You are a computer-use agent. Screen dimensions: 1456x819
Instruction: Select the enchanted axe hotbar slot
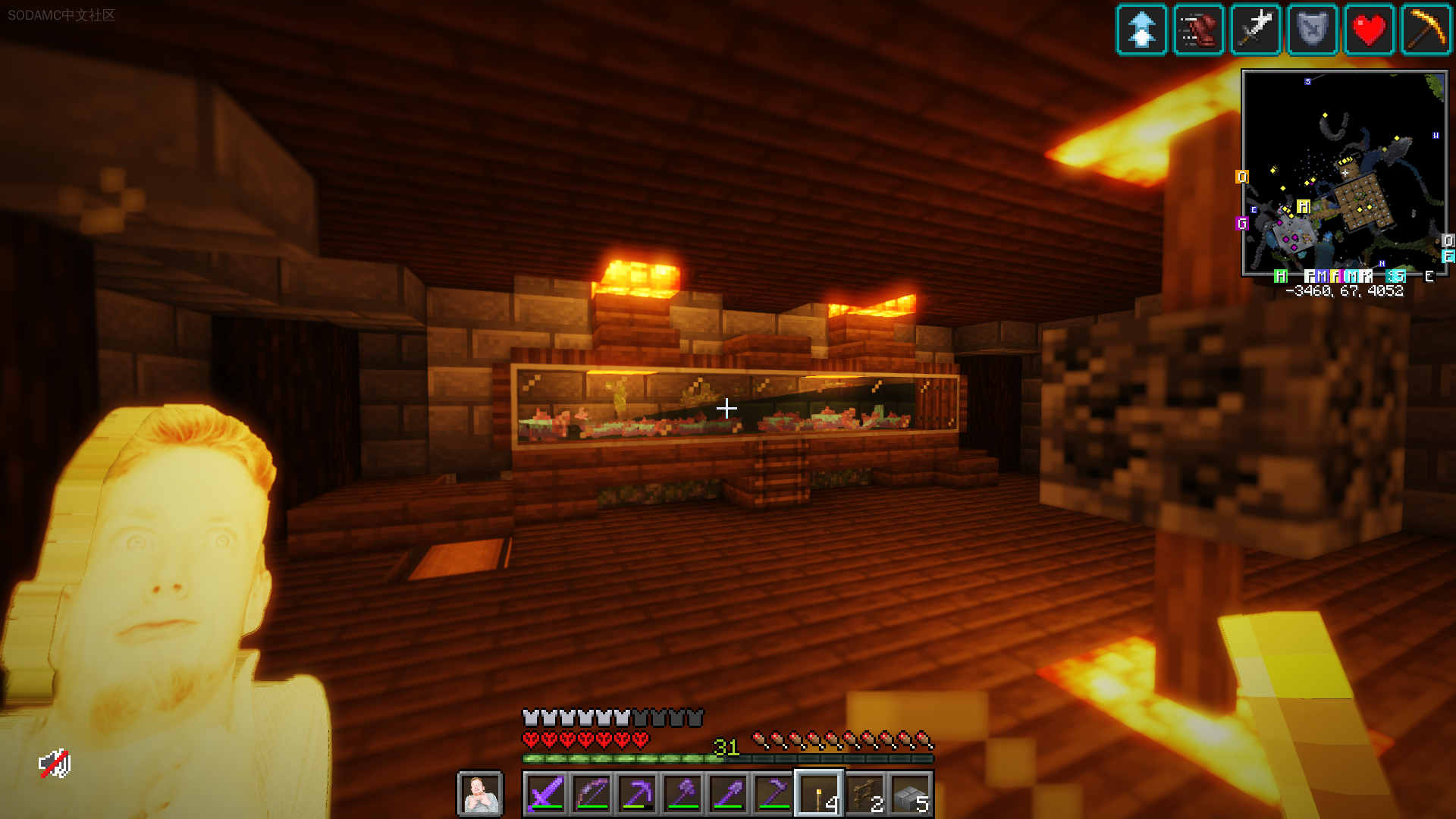pyautogui.click(x=682, y=794)
